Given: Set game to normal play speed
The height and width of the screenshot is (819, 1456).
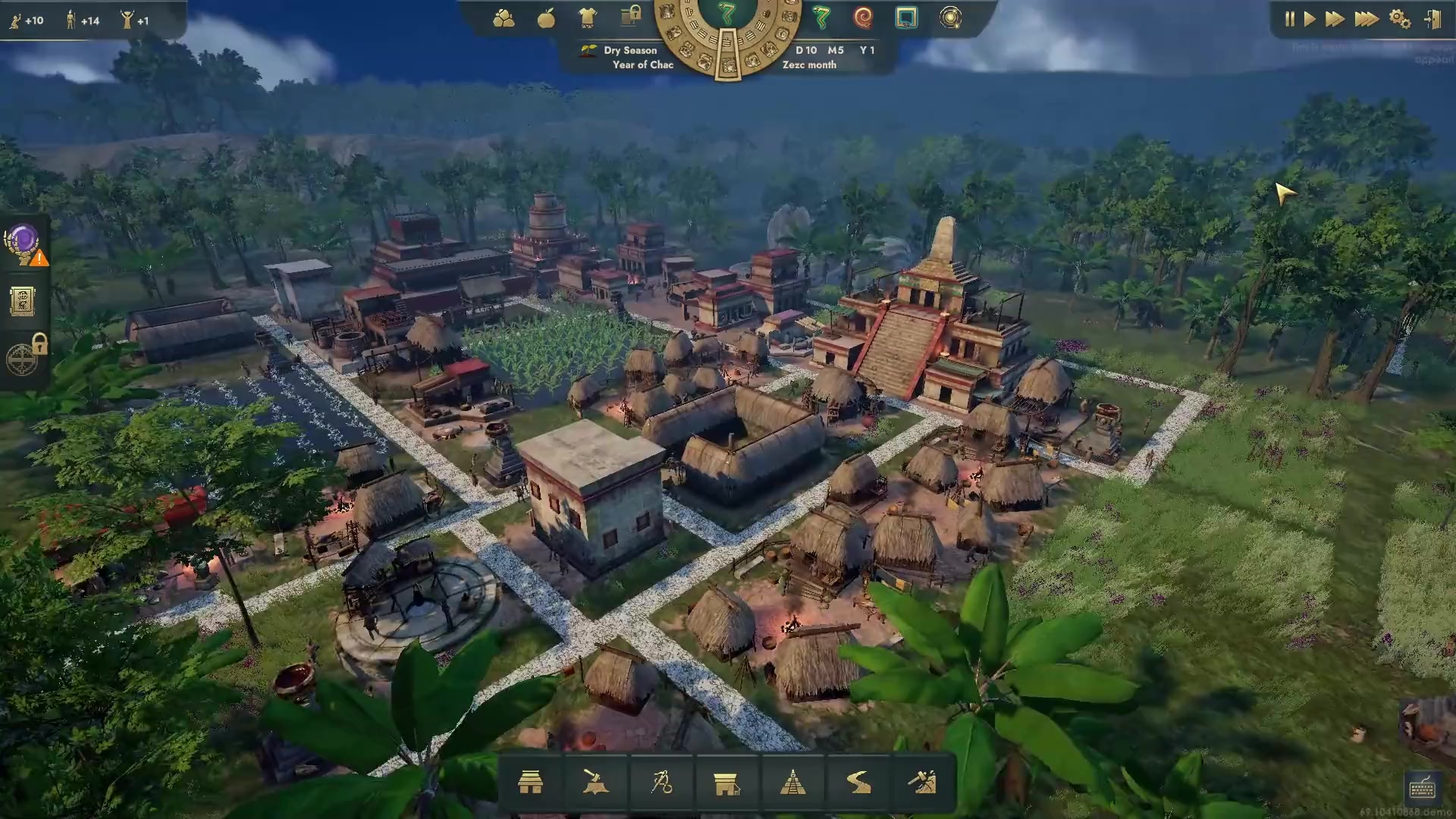Looking at the screenshot, I should [1310, 20].
